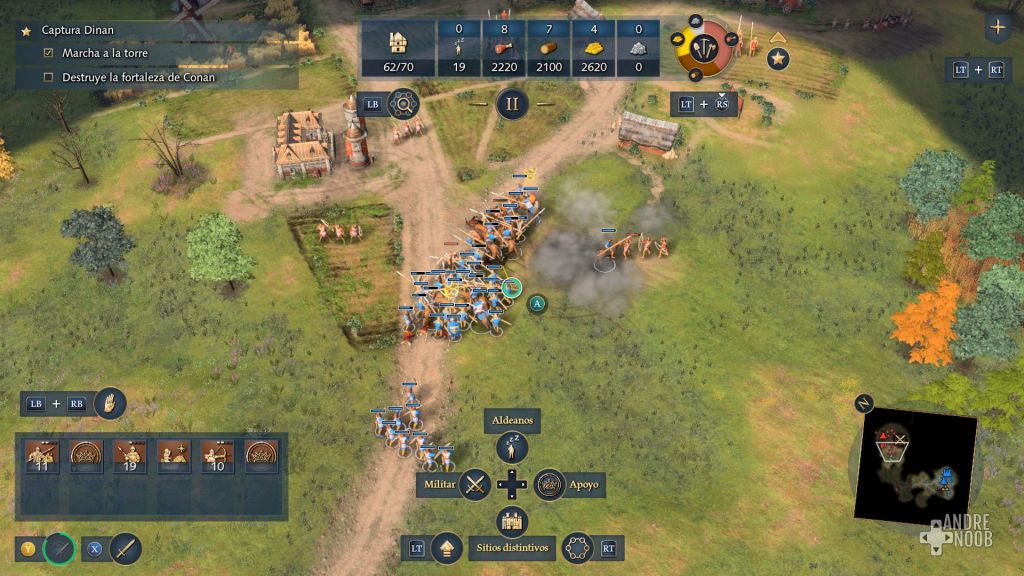Activate the raised hand stop command
This screenshot has width=1024, height=576.
coord(109,404)
